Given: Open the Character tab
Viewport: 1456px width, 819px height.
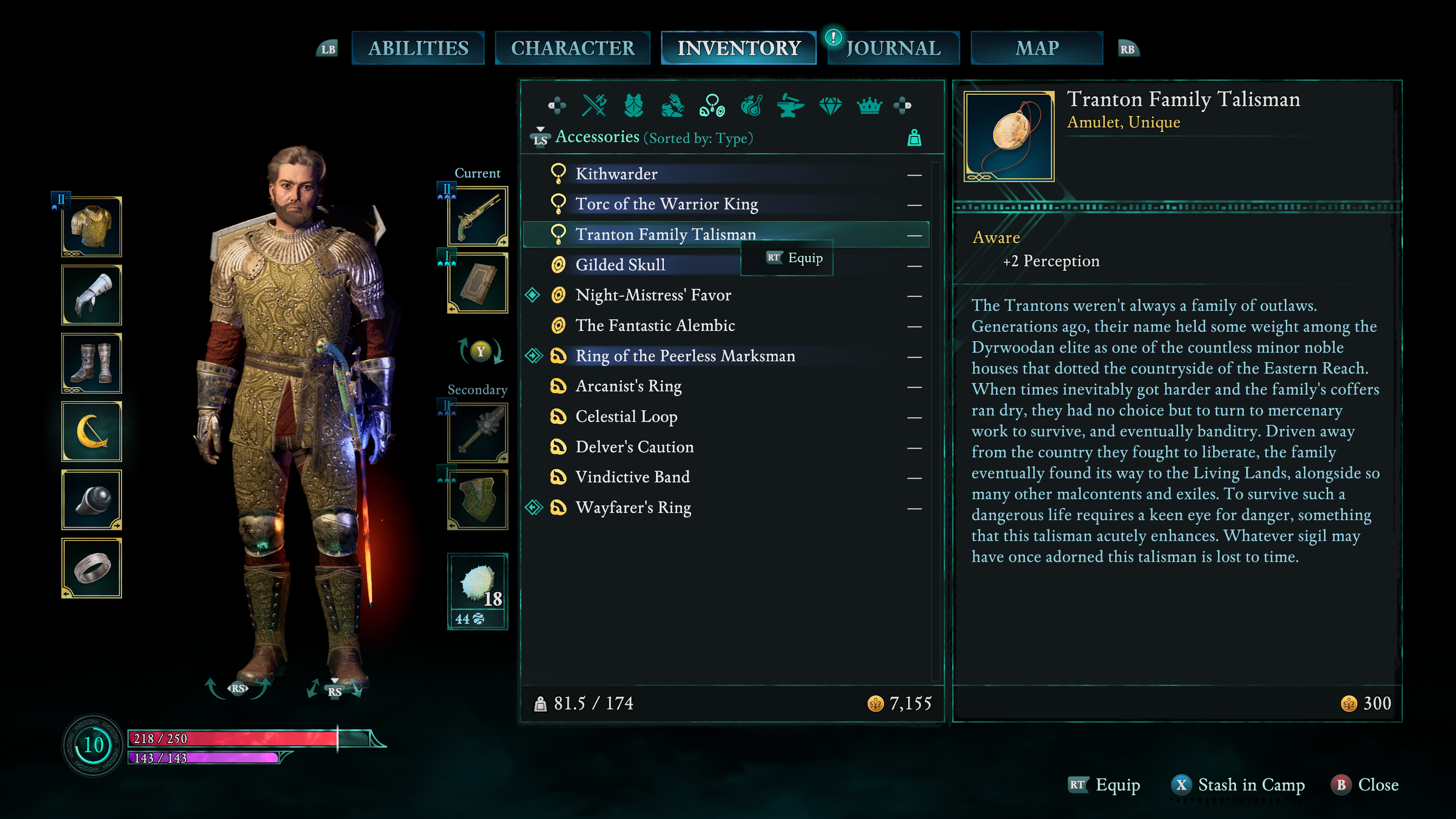Looking at the screenshot, I should [572, 48].
